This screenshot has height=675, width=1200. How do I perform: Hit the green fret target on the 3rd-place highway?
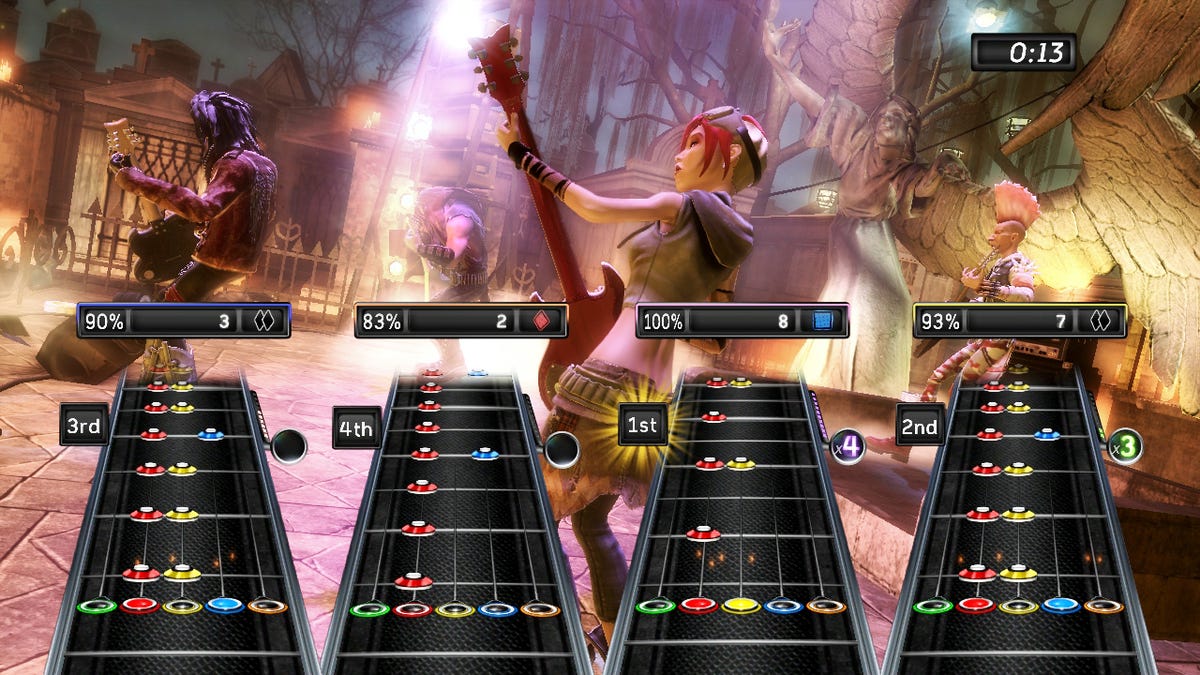[x=97, y=606]
